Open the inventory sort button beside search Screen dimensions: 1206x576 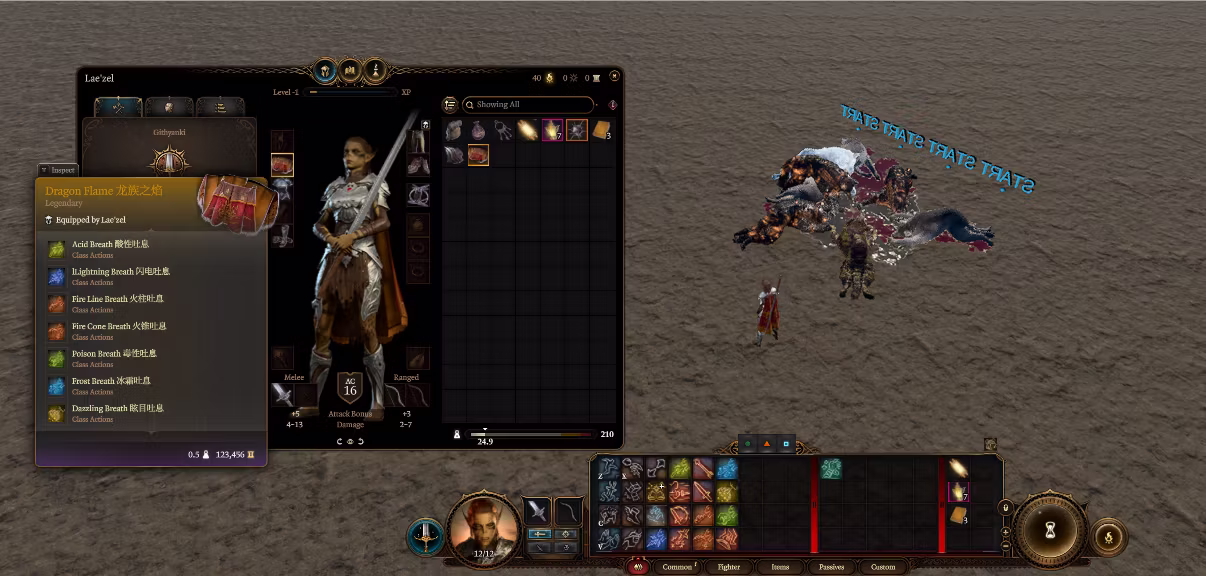point(450,104)
